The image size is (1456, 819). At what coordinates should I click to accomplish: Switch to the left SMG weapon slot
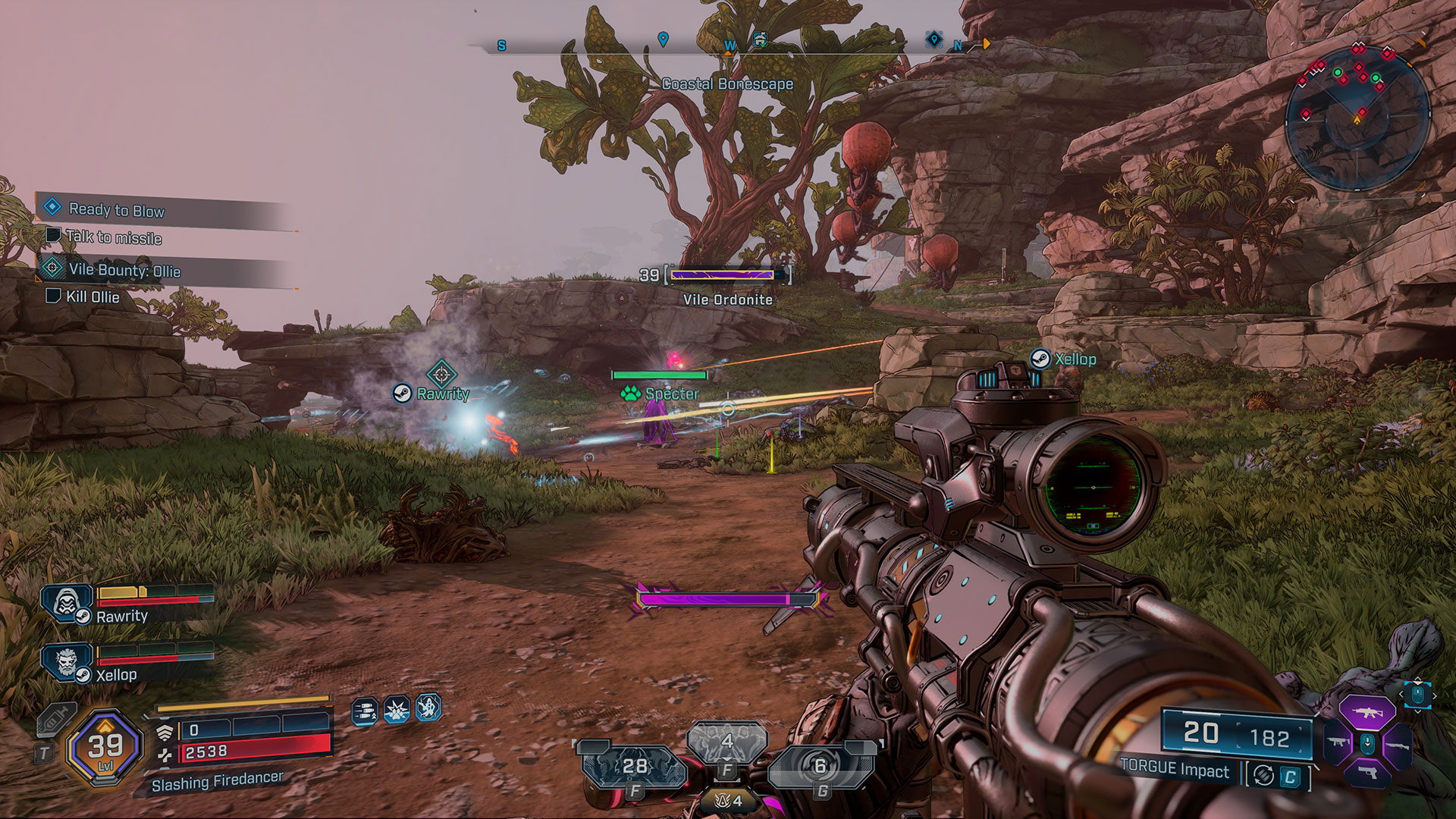(x=1338, y=742)
